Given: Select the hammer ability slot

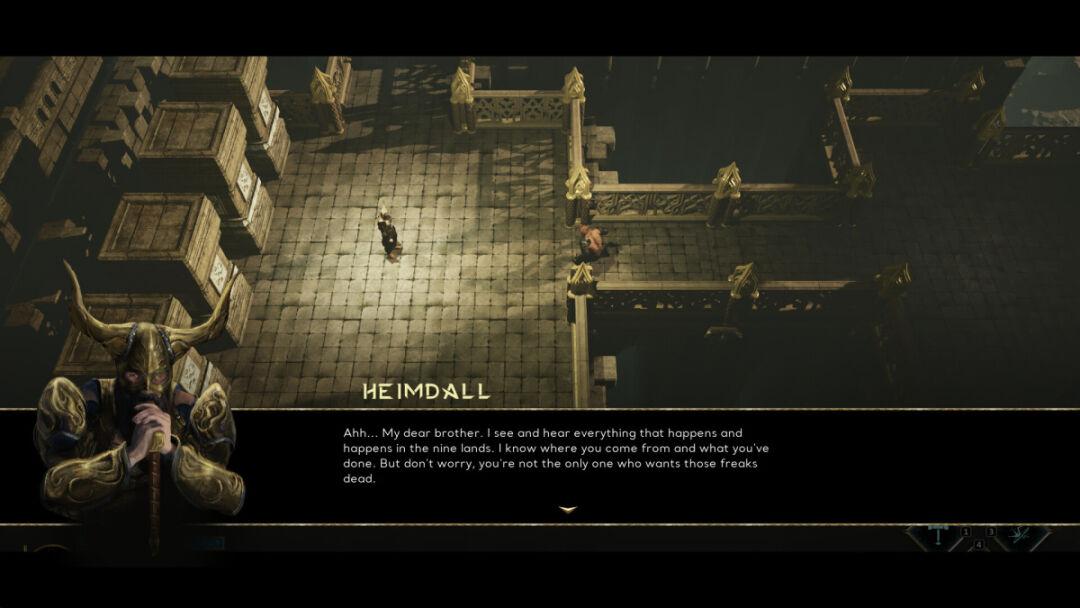Looking at the screenshot, I should (938, 536).
